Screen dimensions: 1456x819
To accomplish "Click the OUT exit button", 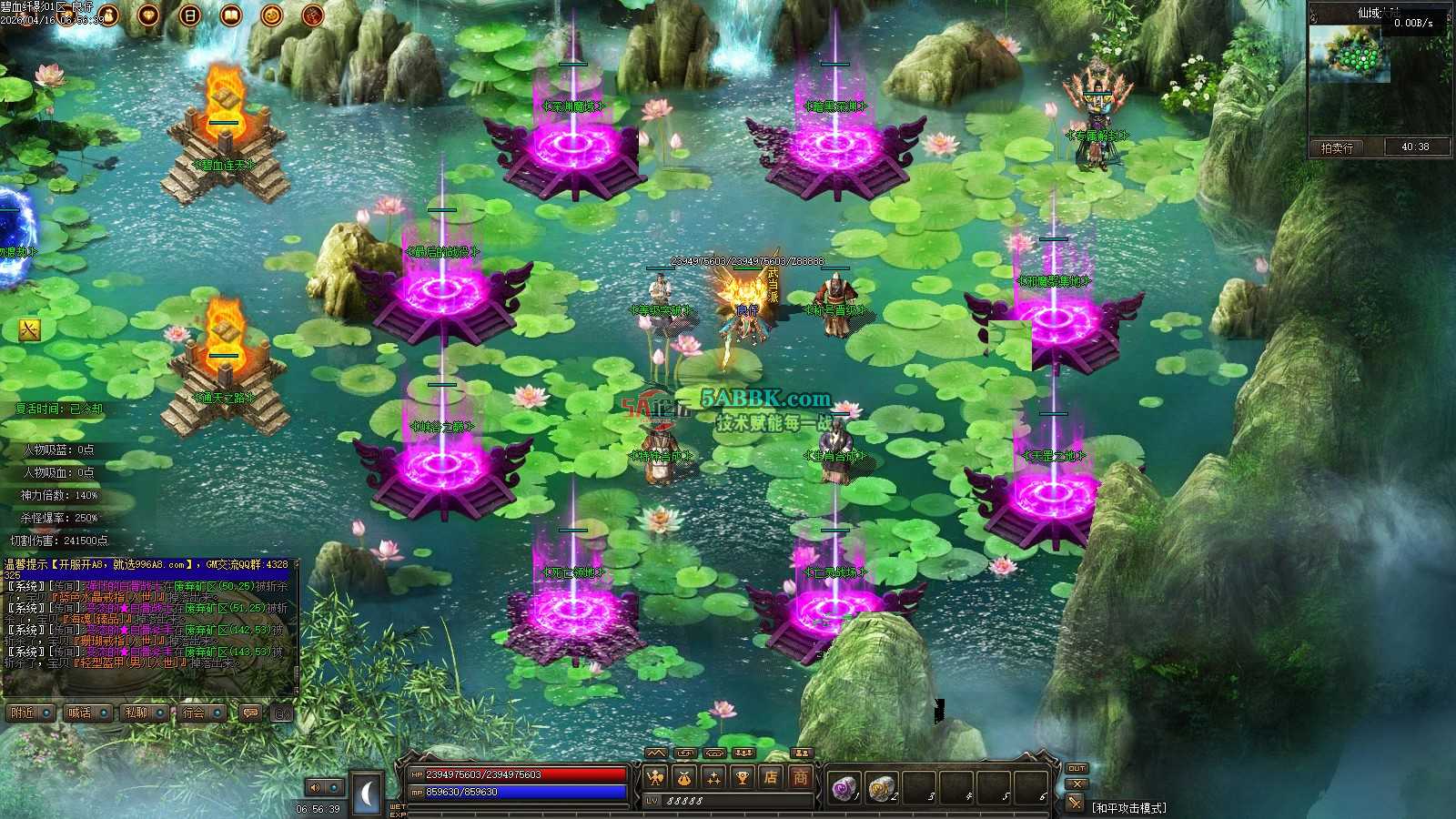I will point(1077,768).
